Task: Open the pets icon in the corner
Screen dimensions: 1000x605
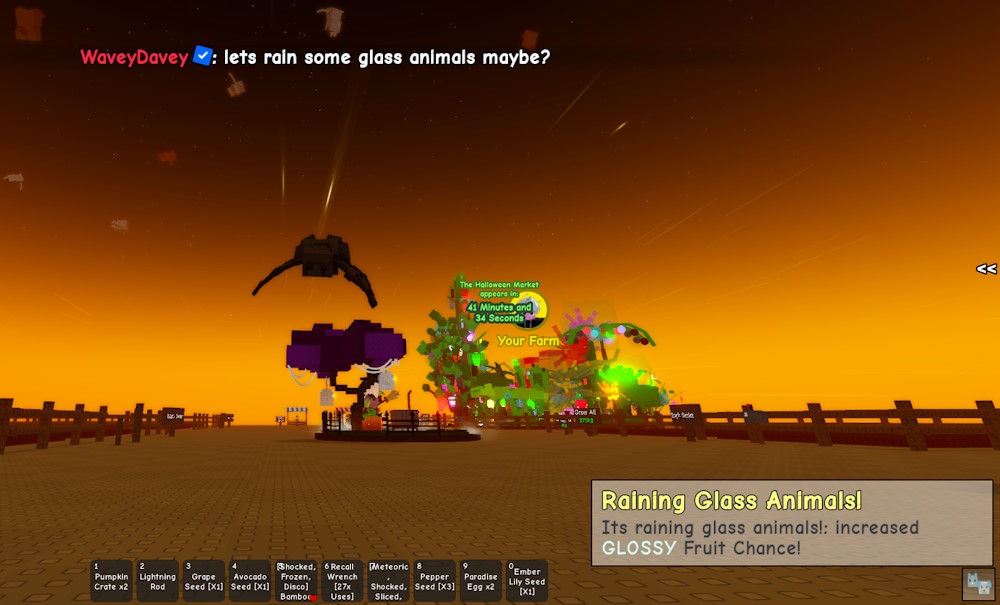Action: [x=978, y=584]
